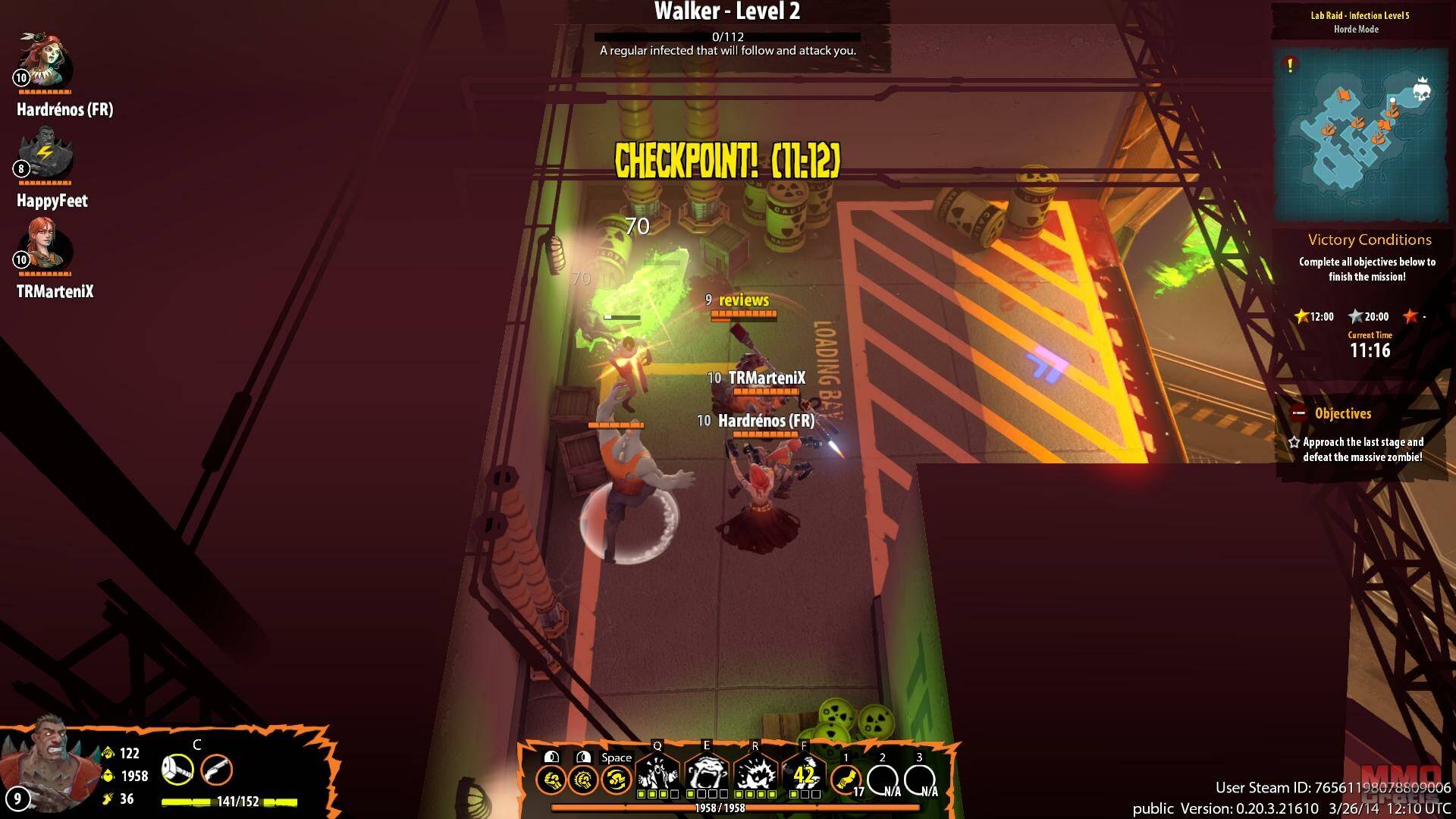Select HappyFeet teammate portrait
This screenshot has height=819, width=1456.
[x=45, y=154]
